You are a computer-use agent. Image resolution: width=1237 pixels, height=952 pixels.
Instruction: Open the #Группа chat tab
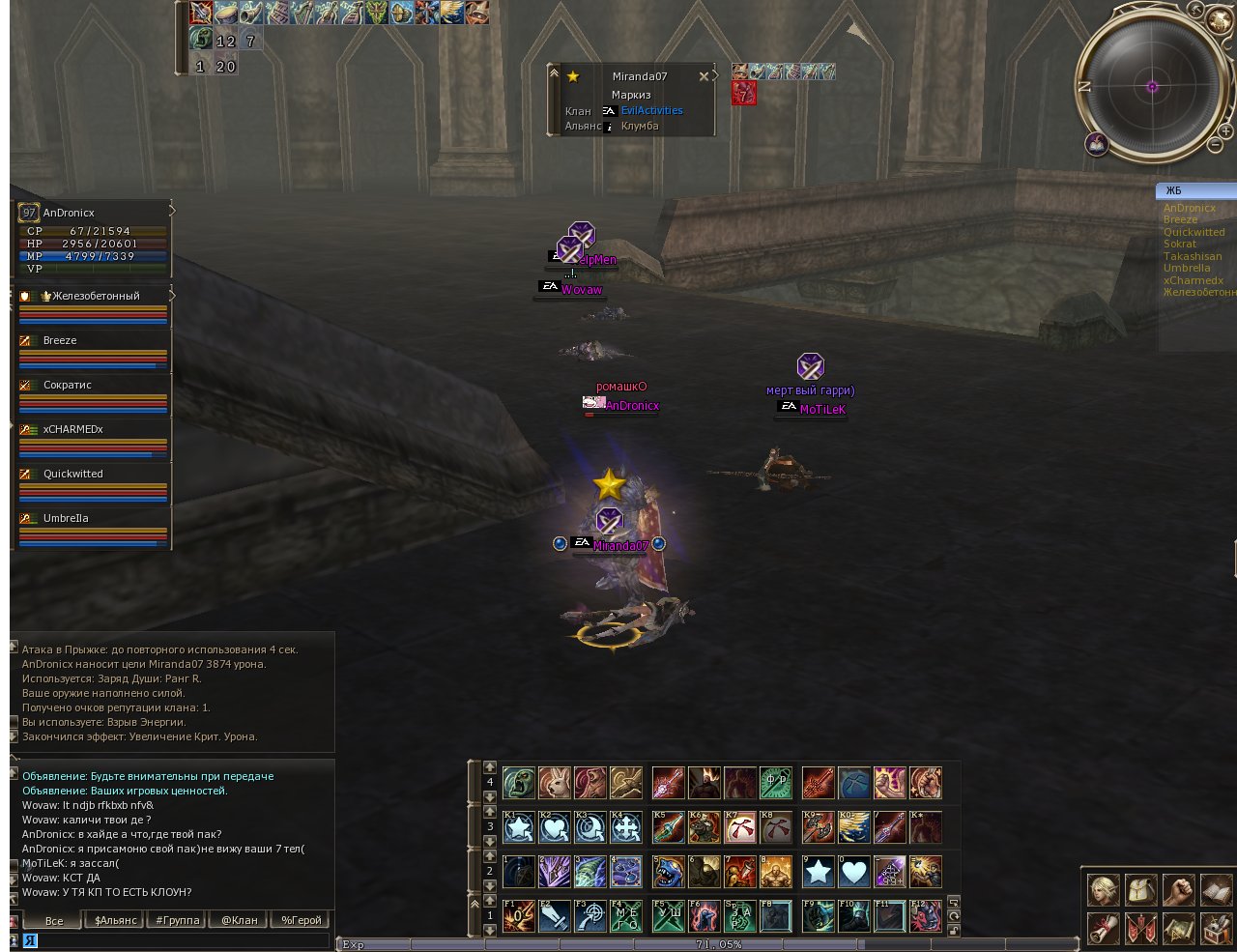[x=178, y=920]
